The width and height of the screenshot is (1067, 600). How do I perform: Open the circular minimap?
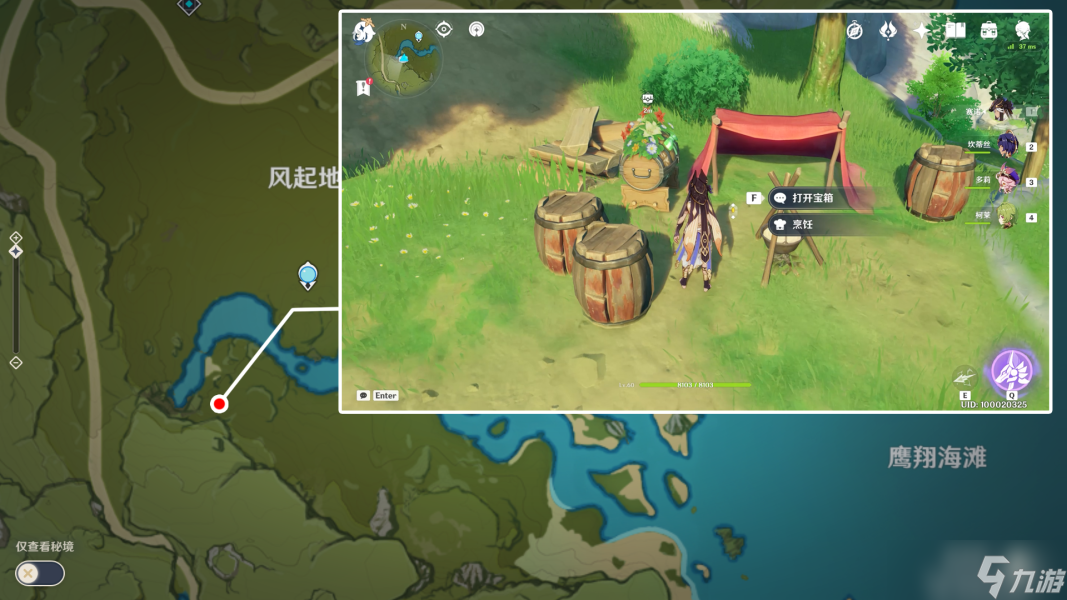[404, 58]
